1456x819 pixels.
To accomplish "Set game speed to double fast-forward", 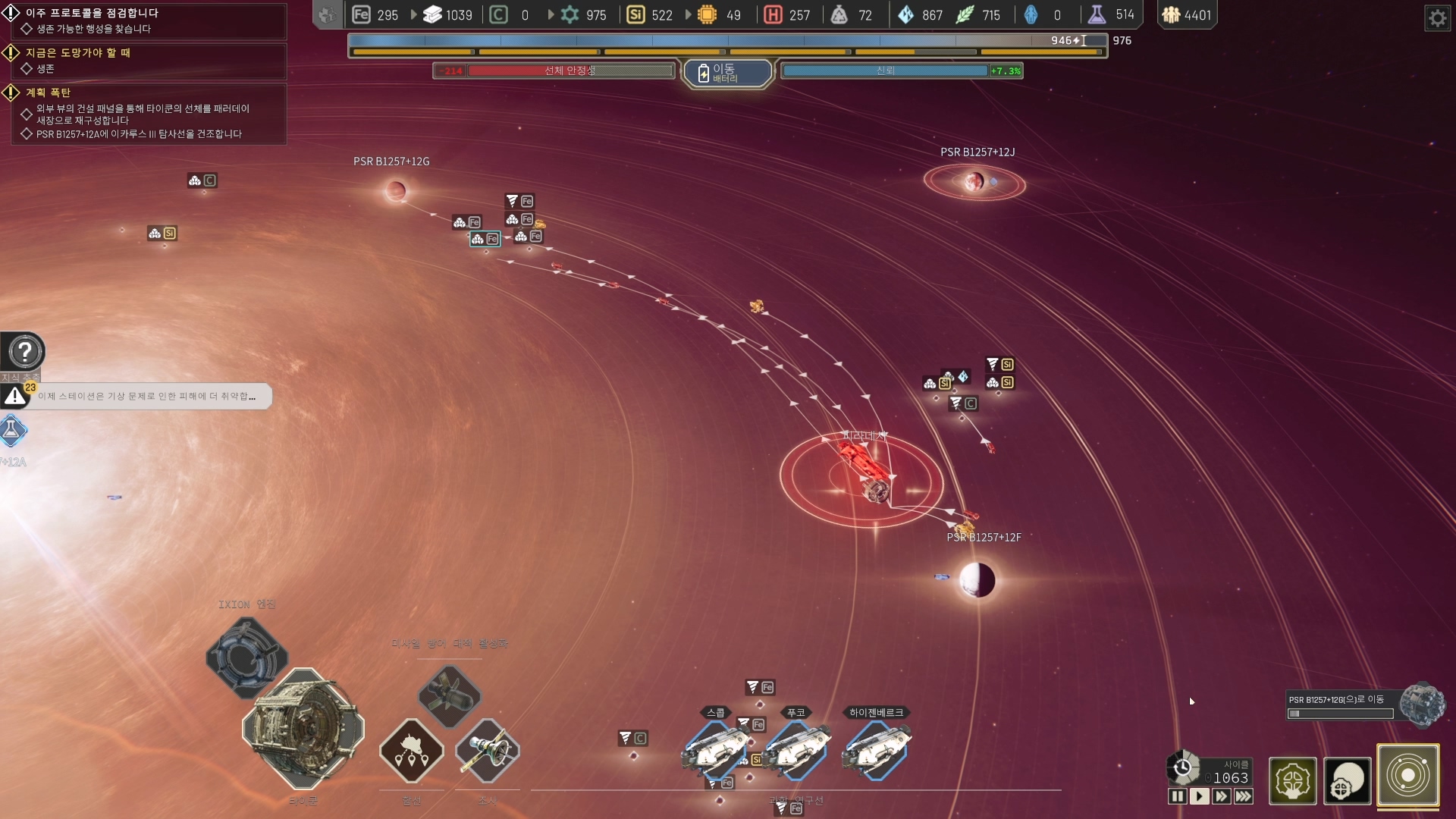I will point(1221,796).
